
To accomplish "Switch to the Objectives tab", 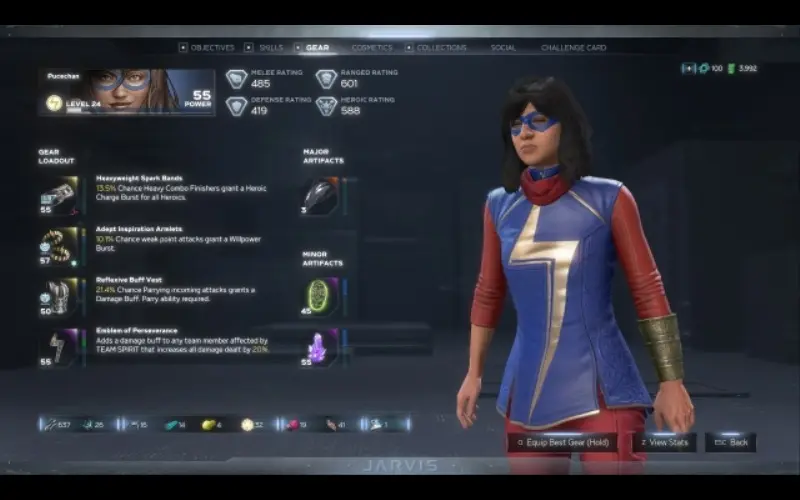I will coord(211,47).
